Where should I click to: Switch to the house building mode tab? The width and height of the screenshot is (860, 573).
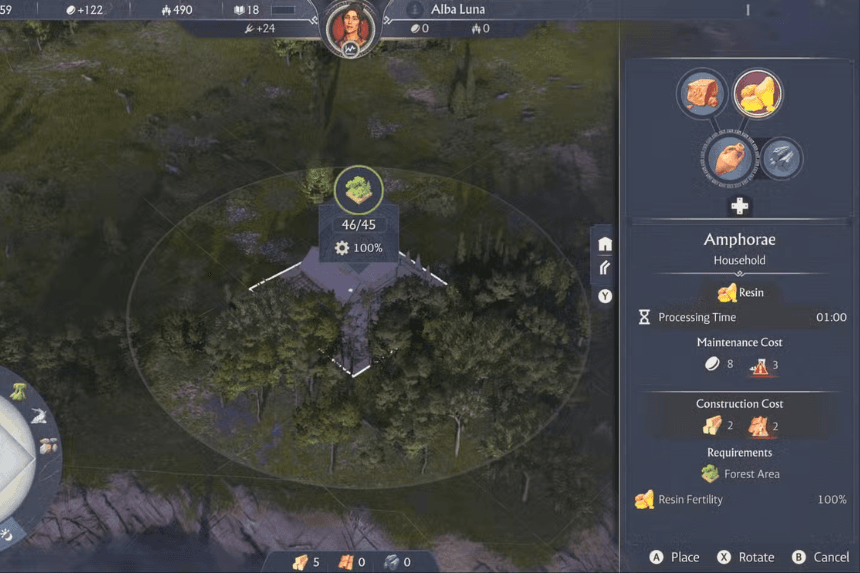point(605,244)
